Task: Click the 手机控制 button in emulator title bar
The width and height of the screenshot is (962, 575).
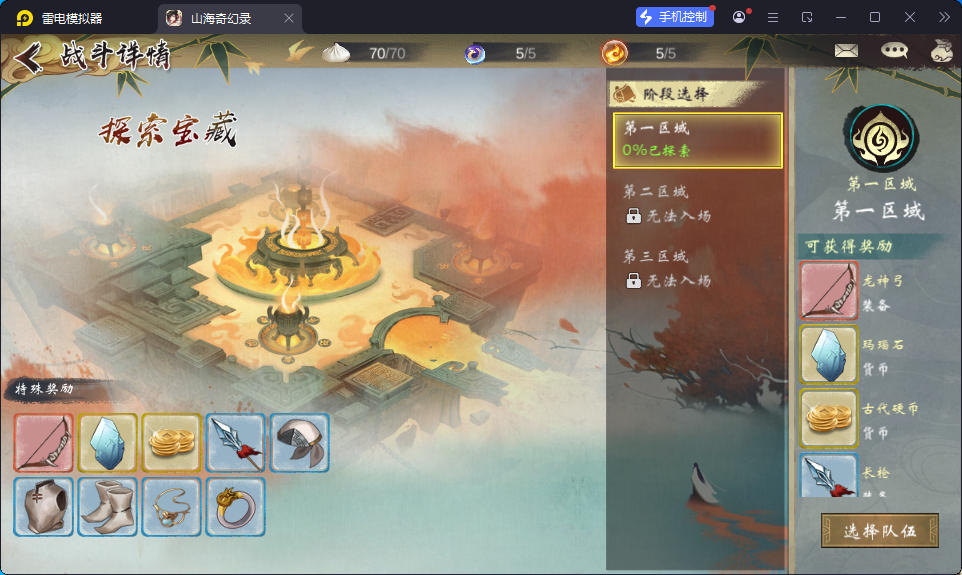Action: [675, 17]
